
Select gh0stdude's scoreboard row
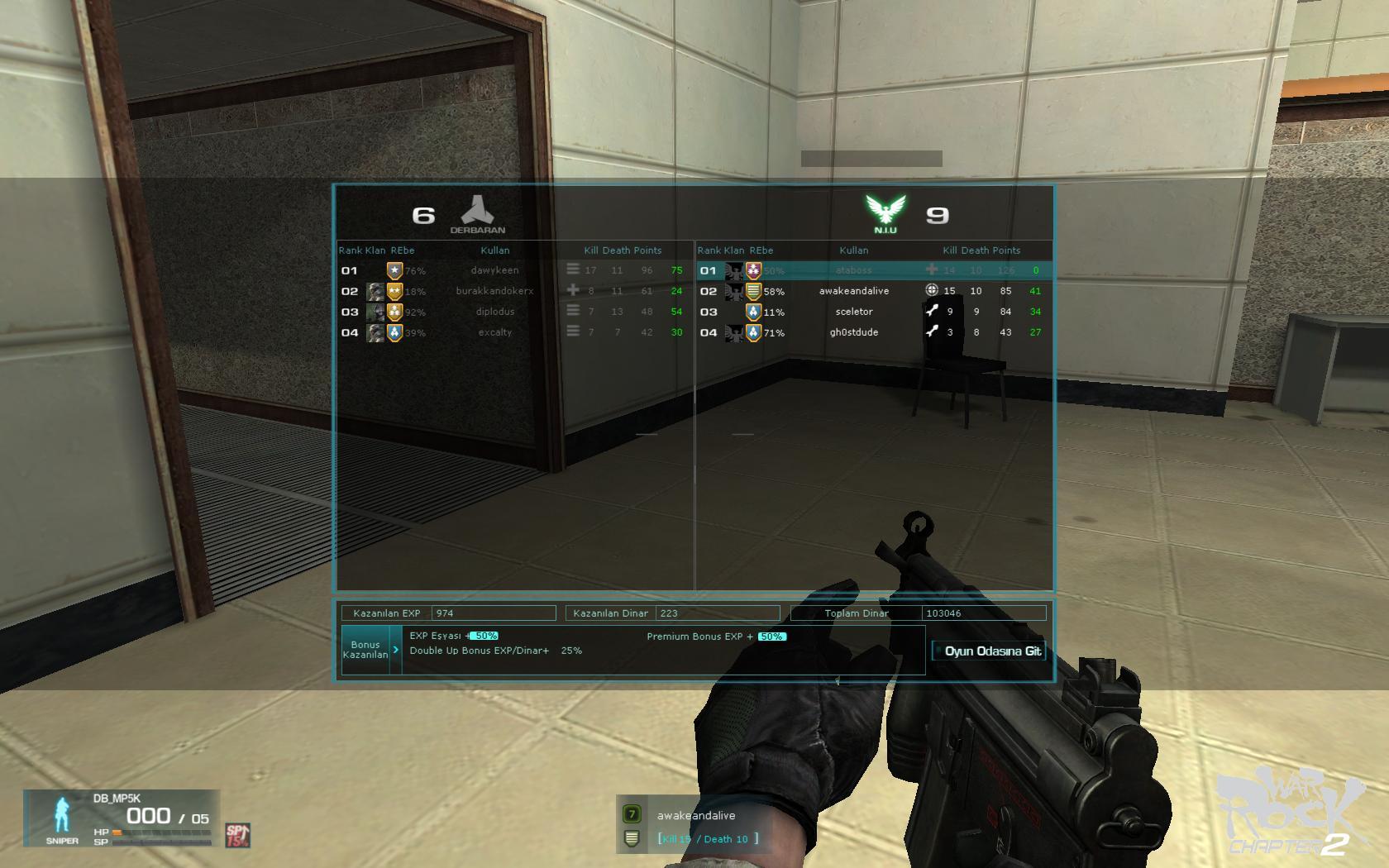coord(854,332)
